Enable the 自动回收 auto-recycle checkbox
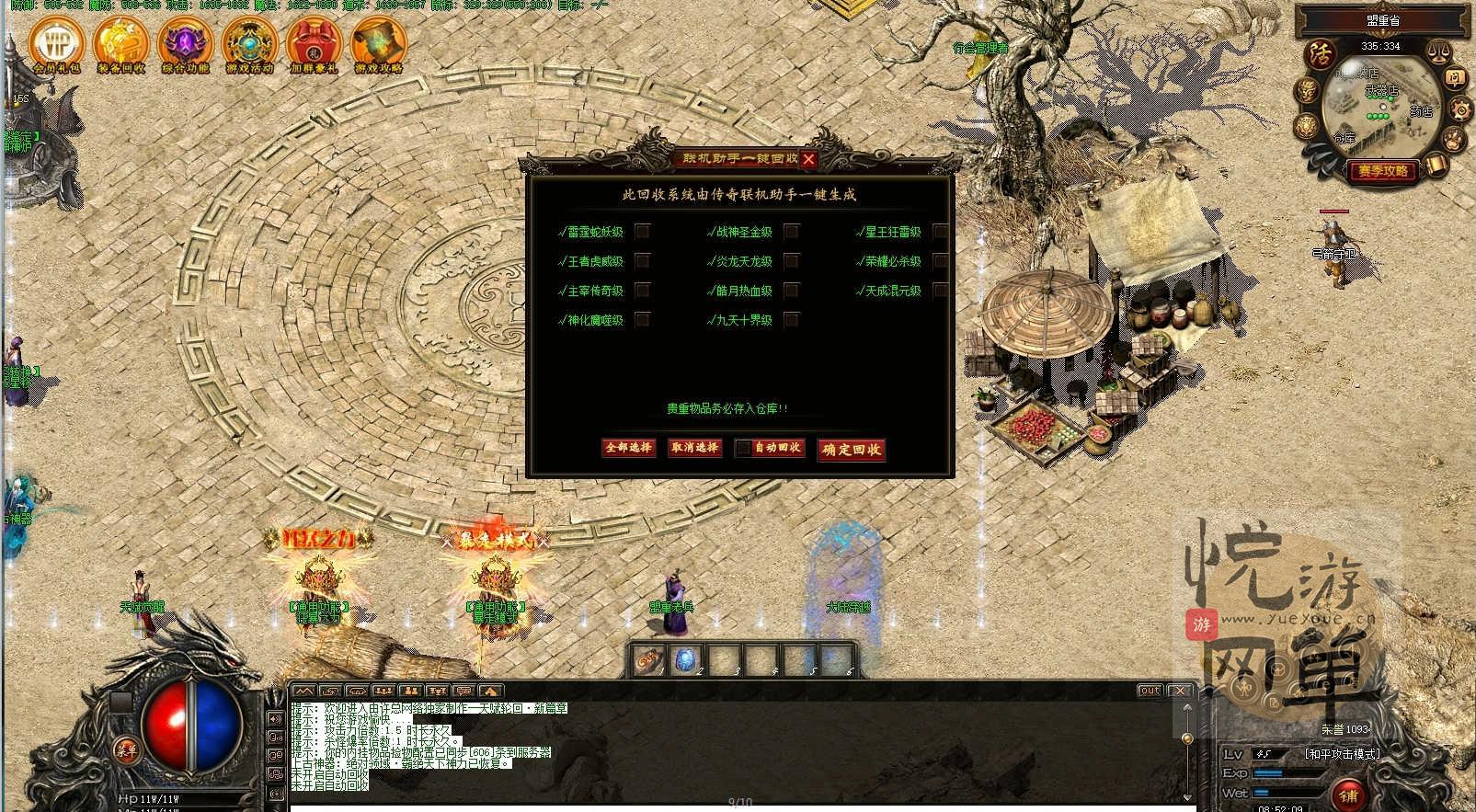 point(742,449)
